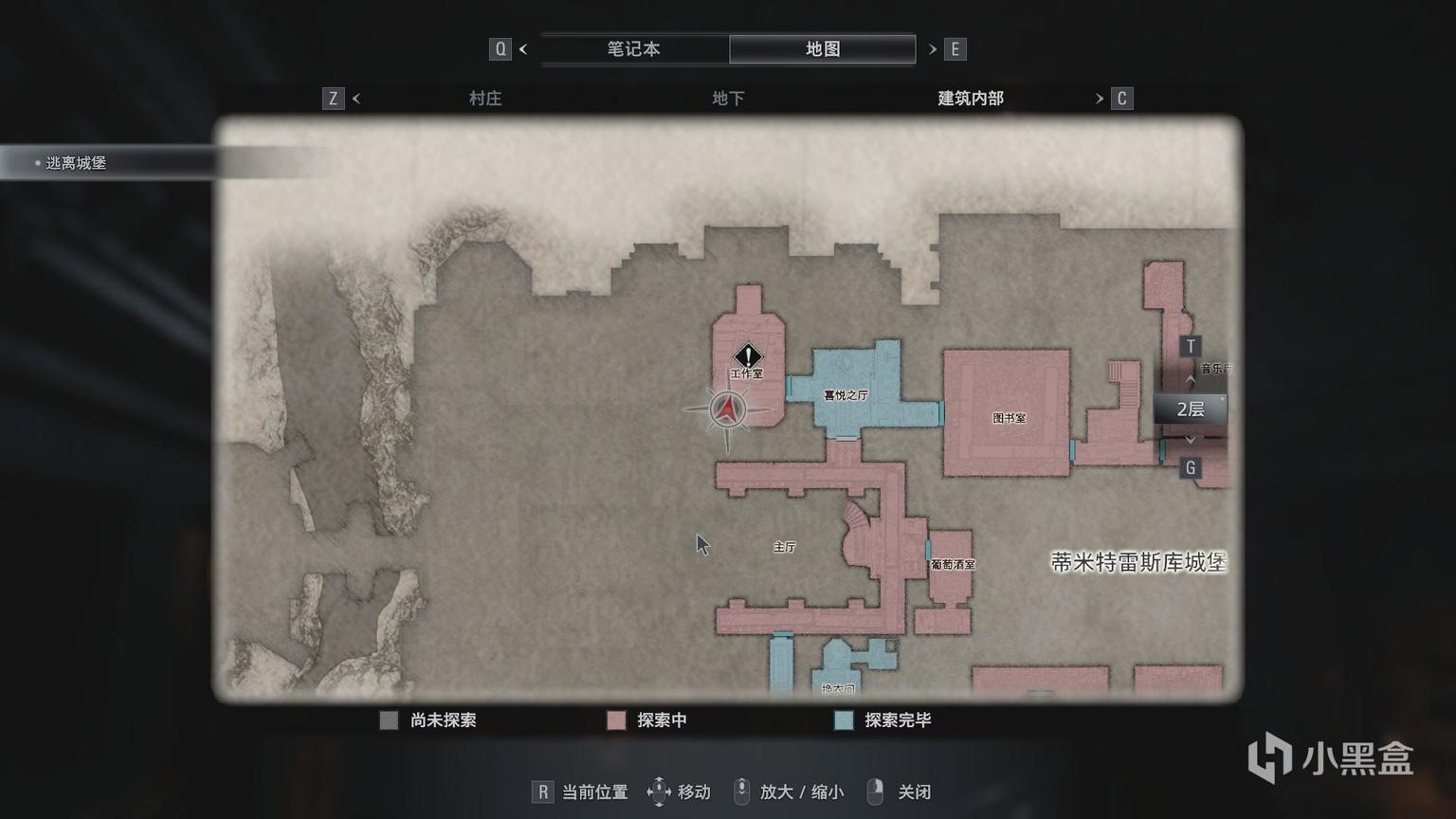
Task: Open the 地下 underground map
Action: pos(728,99)
